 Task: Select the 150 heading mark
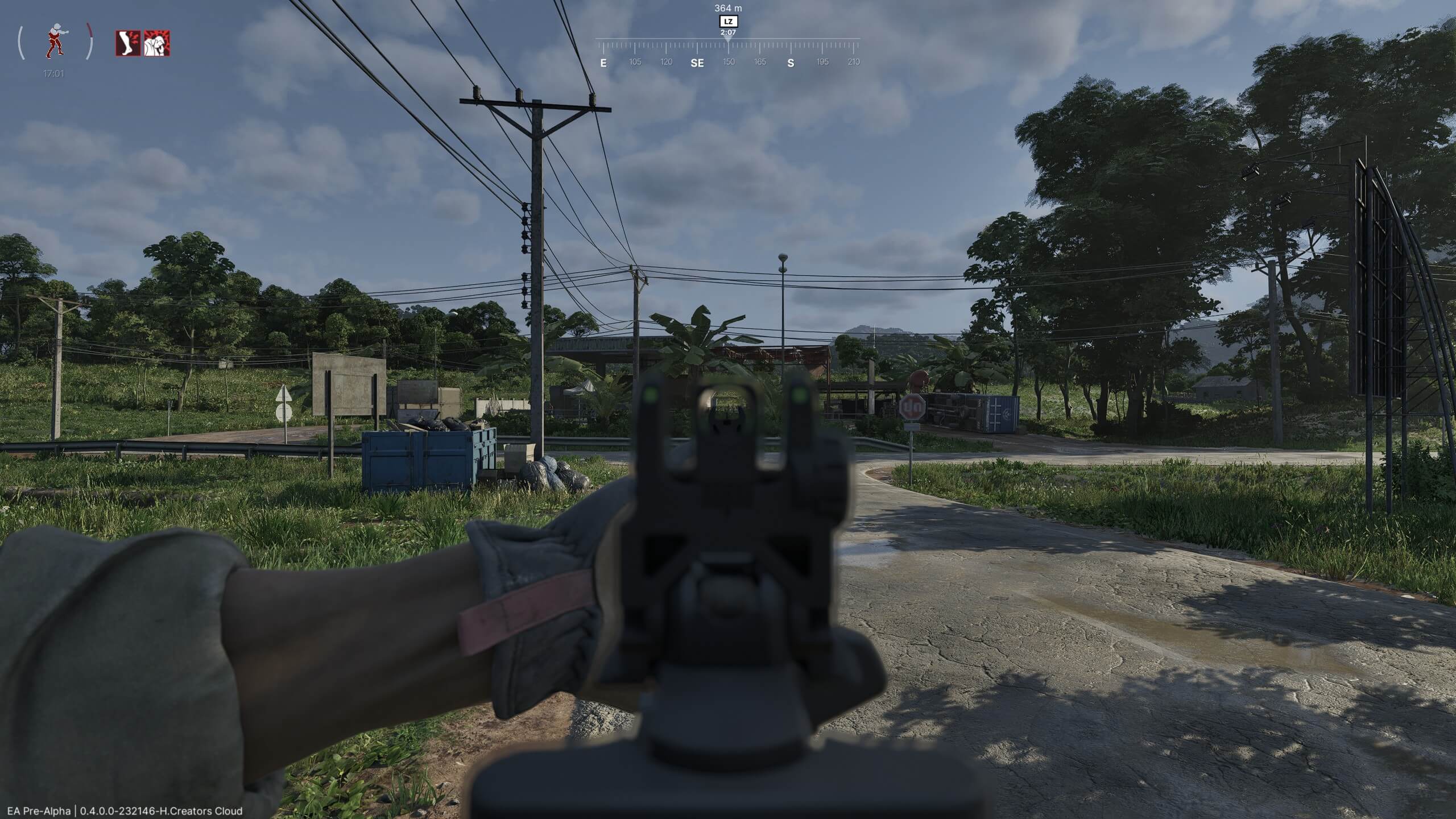click(x=728, y=63)
